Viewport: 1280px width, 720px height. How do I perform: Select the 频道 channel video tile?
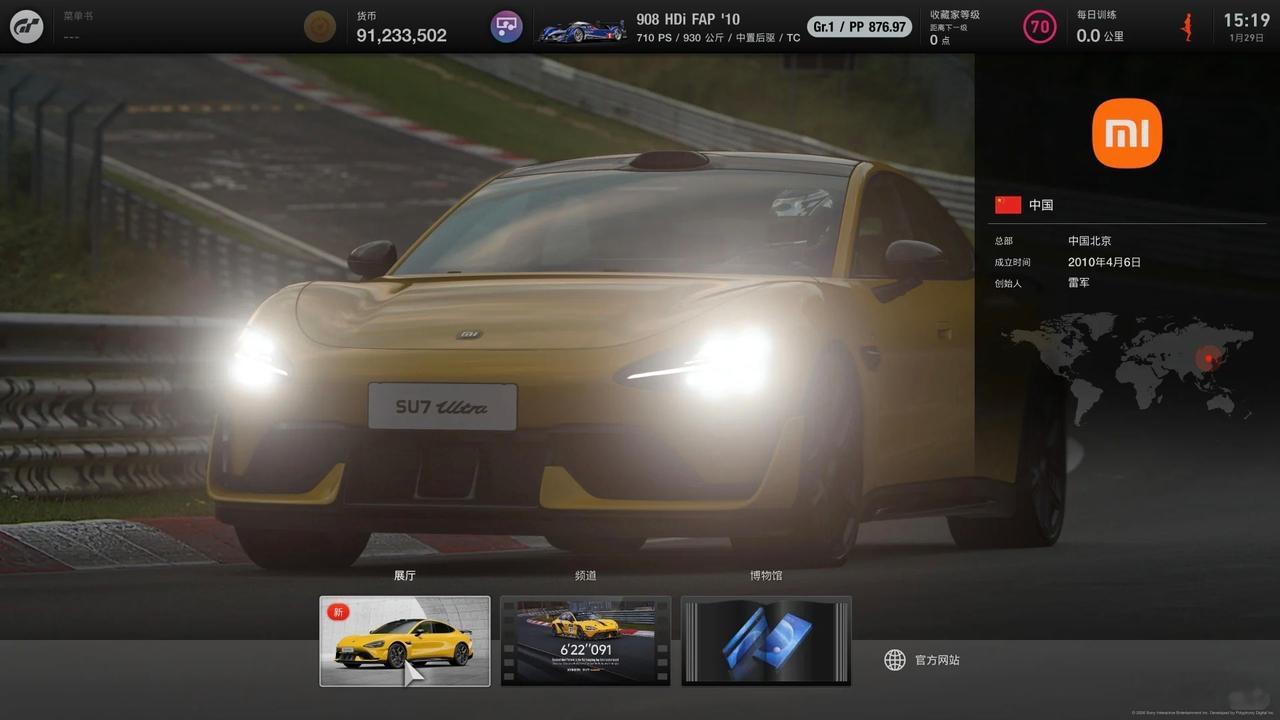585,641
